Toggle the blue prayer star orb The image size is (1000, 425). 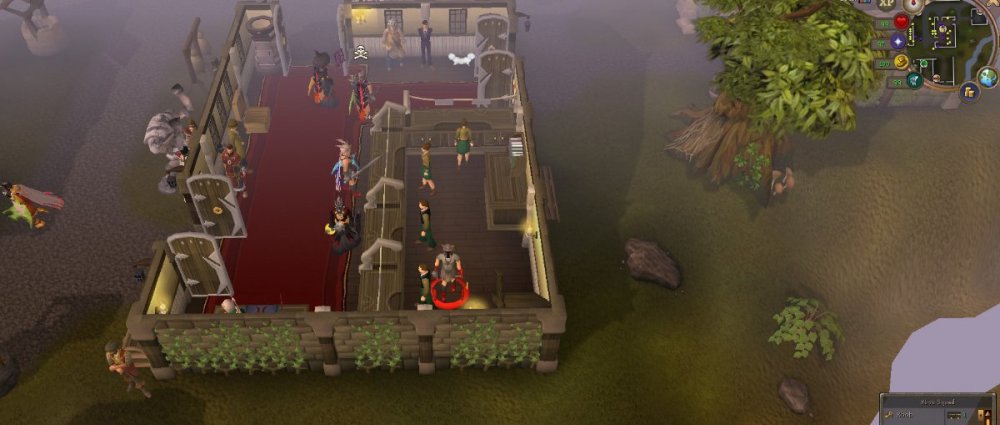[x=898, y=42]
